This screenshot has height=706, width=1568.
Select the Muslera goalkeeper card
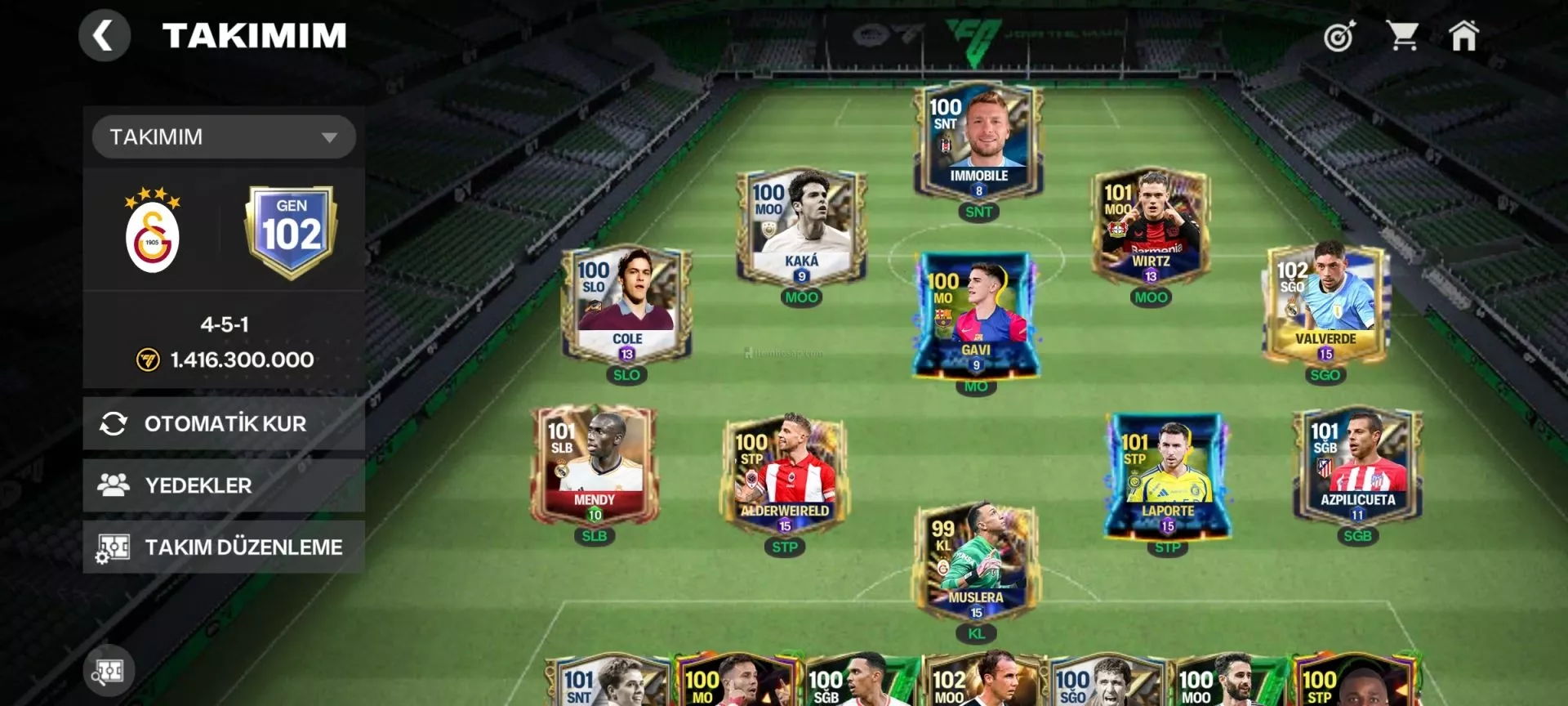(976, 563)
